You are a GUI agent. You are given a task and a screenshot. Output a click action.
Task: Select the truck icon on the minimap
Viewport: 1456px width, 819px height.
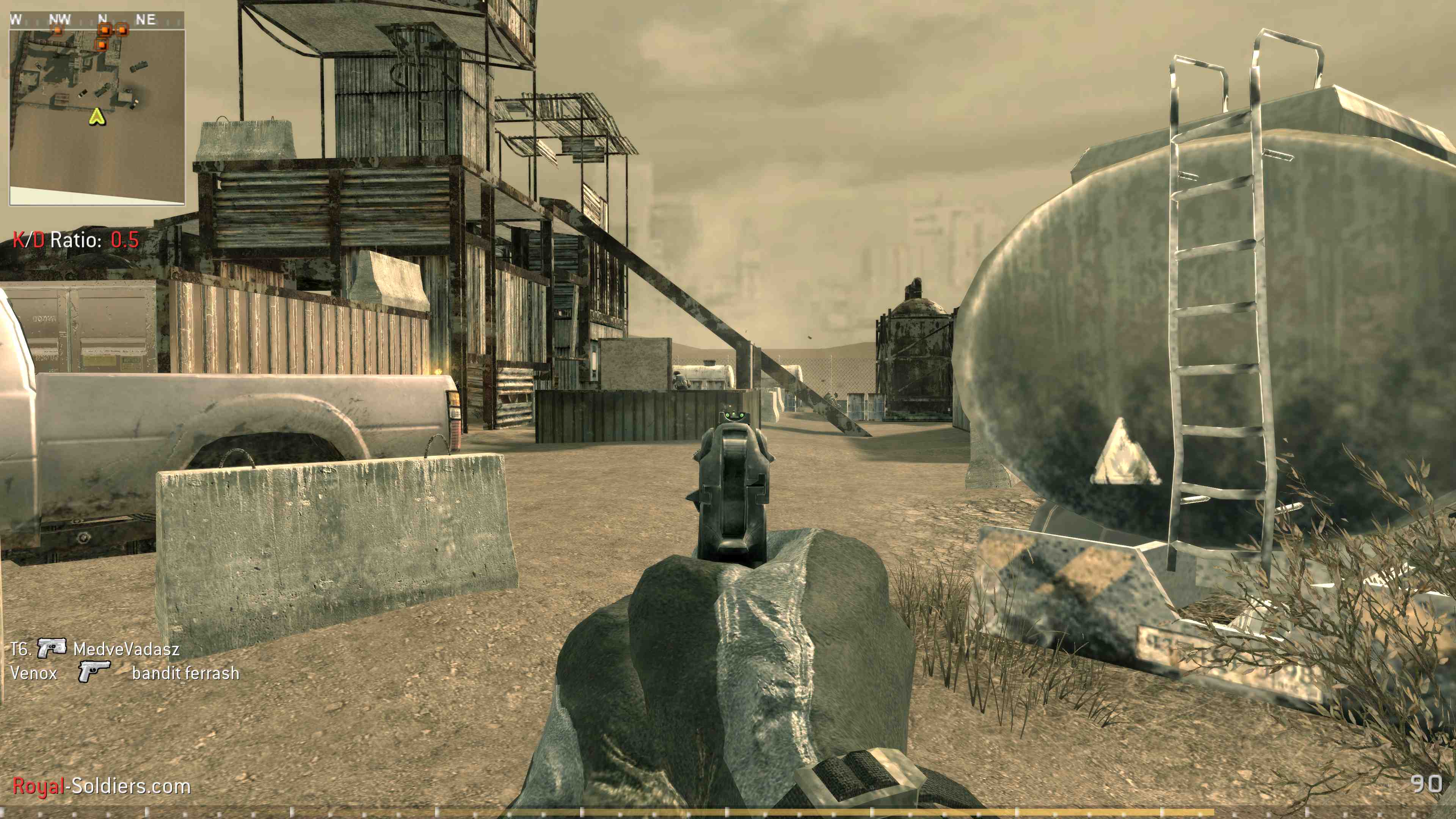[x=140, y=66]
